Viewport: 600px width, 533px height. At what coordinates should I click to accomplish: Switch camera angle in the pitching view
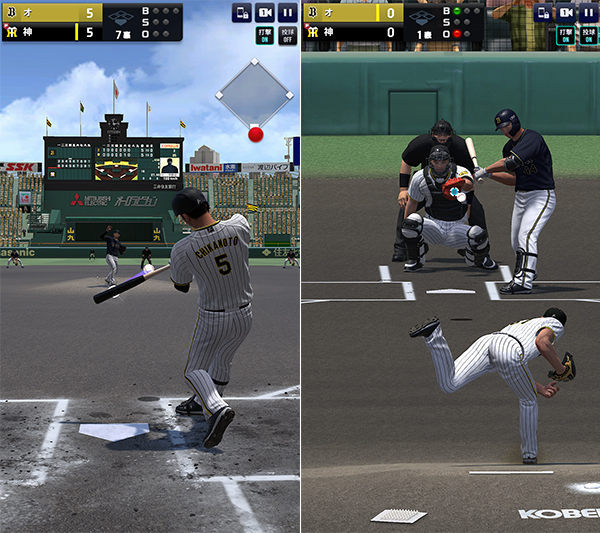tap(566, 13)
